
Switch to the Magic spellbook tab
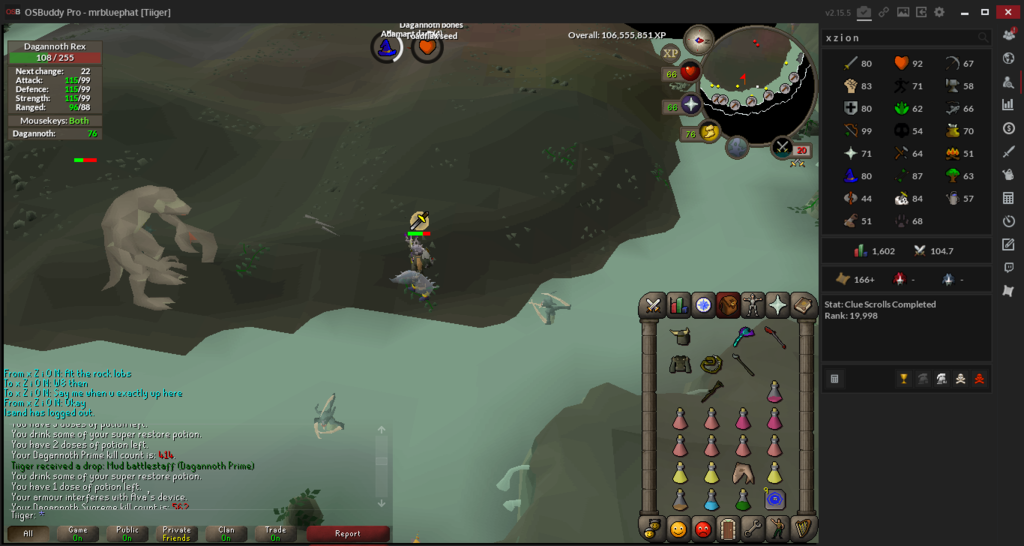pos(803,305)
